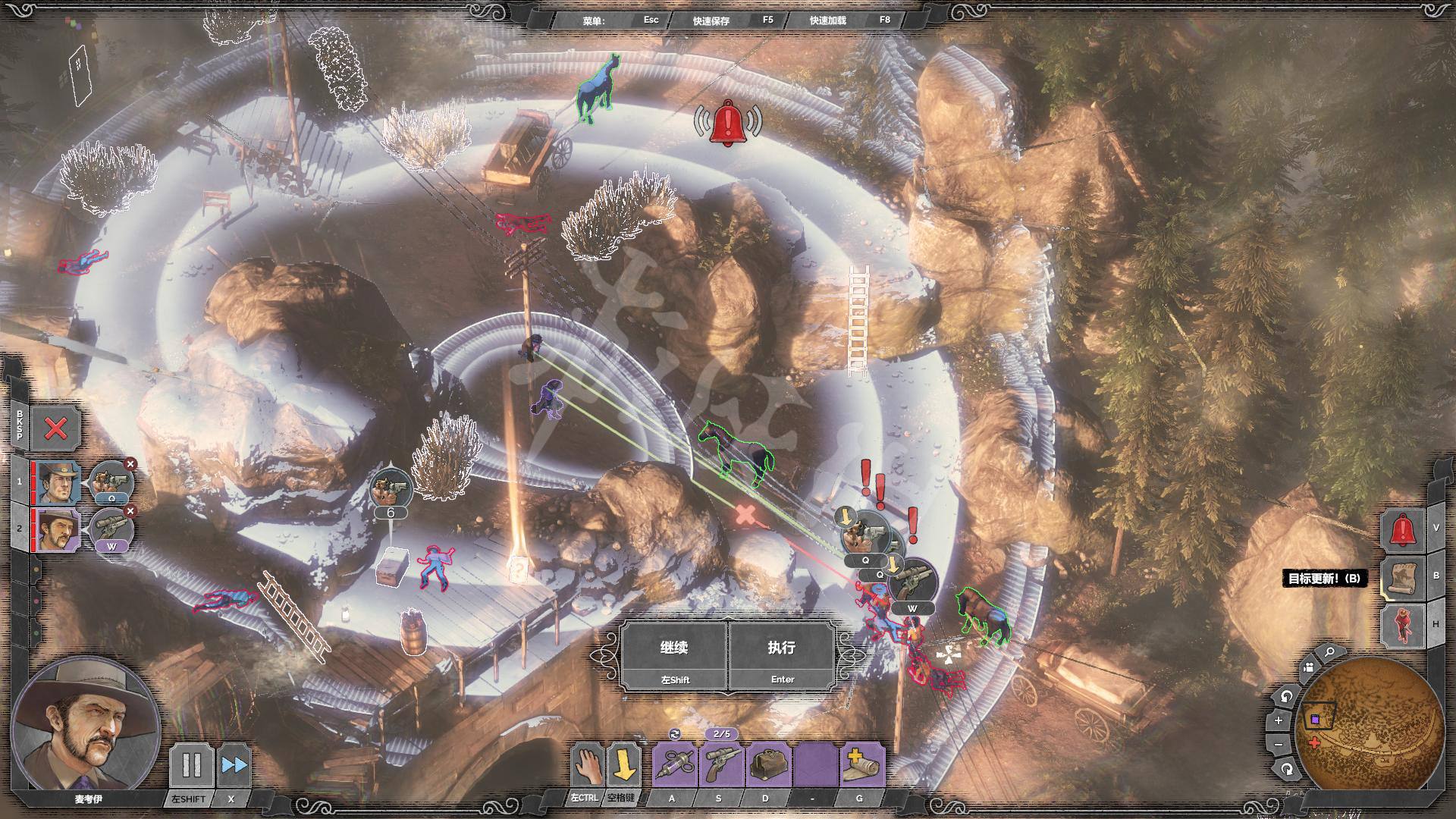Open the mission objectives scroll
This screenshot has width=1456, height=819.
(1401, 578)
